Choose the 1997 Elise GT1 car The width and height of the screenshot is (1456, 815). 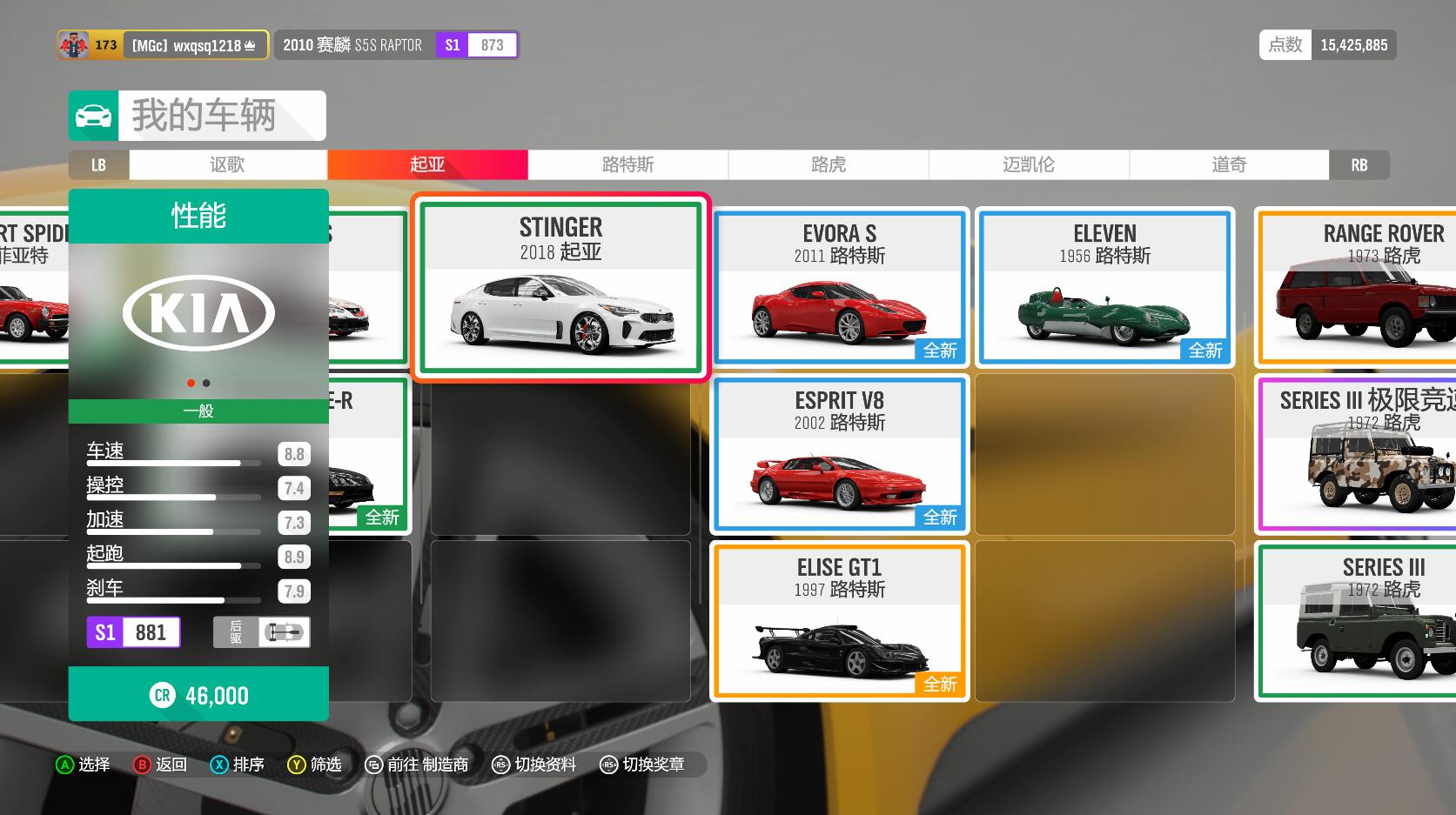tap(839, 621)
